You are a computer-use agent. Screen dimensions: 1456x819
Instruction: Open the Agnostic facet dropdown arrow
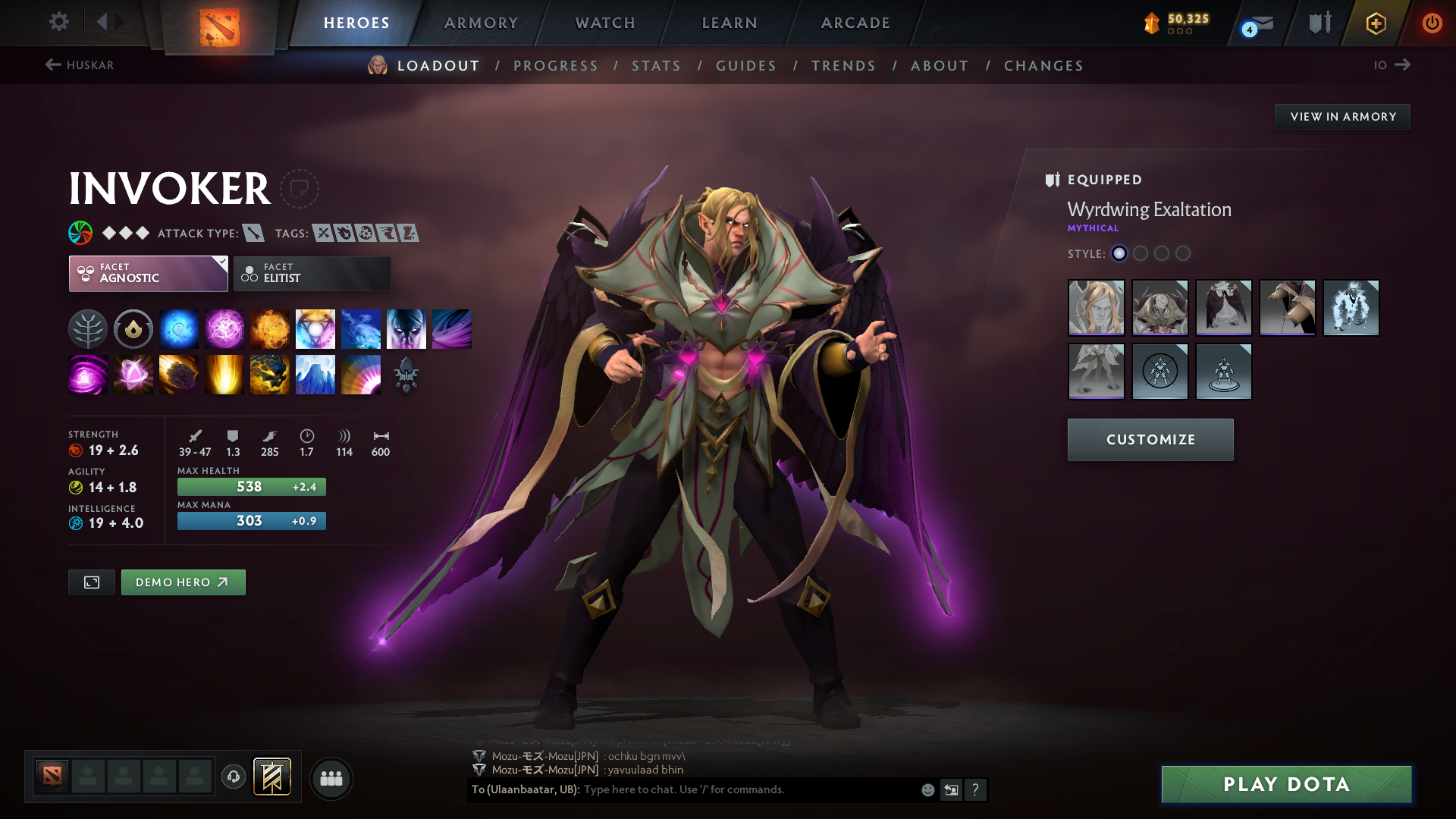(221, 263)
